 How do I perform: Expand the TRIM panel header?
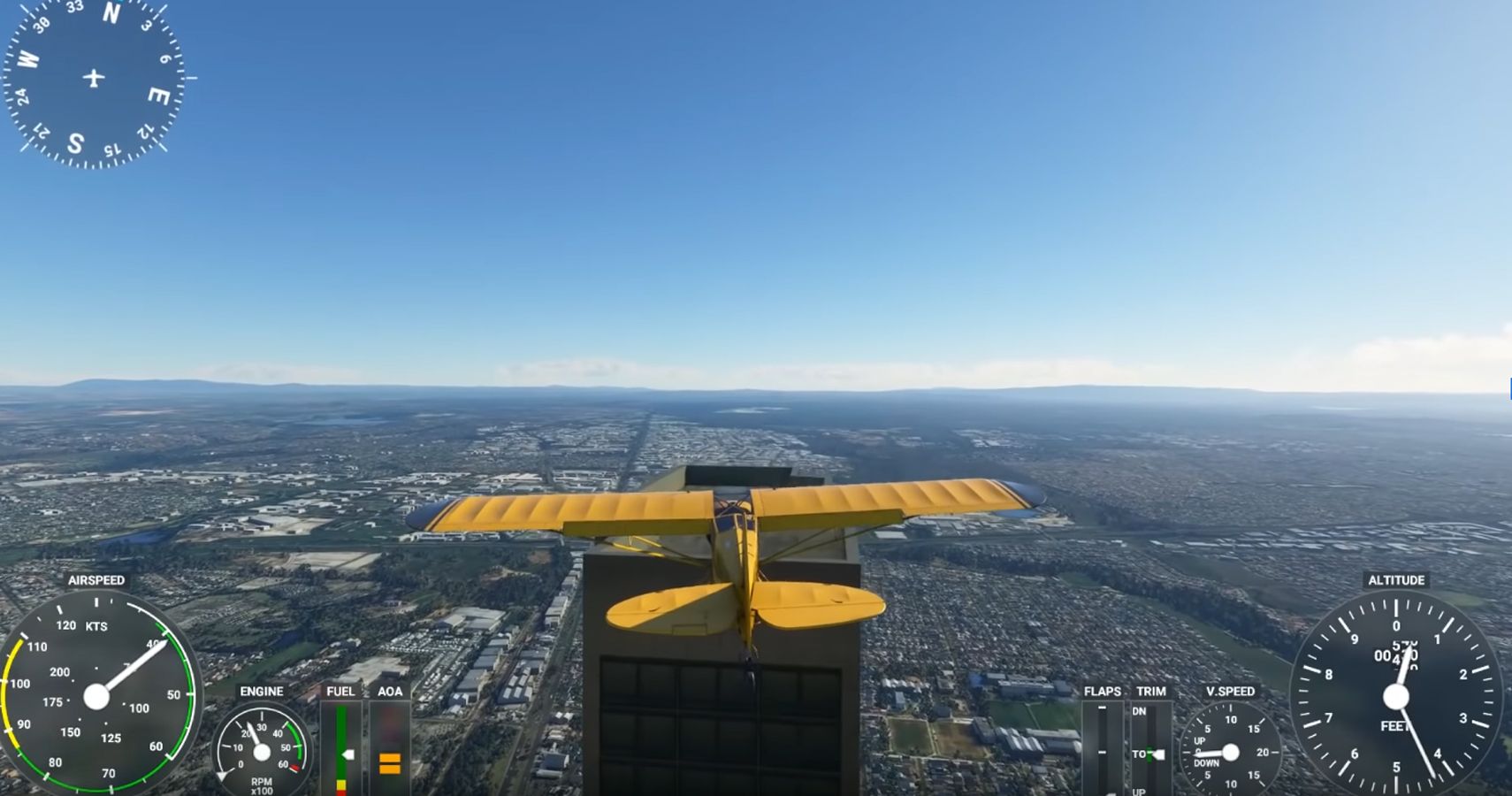pyautogui.click(x=1150, y=693)
